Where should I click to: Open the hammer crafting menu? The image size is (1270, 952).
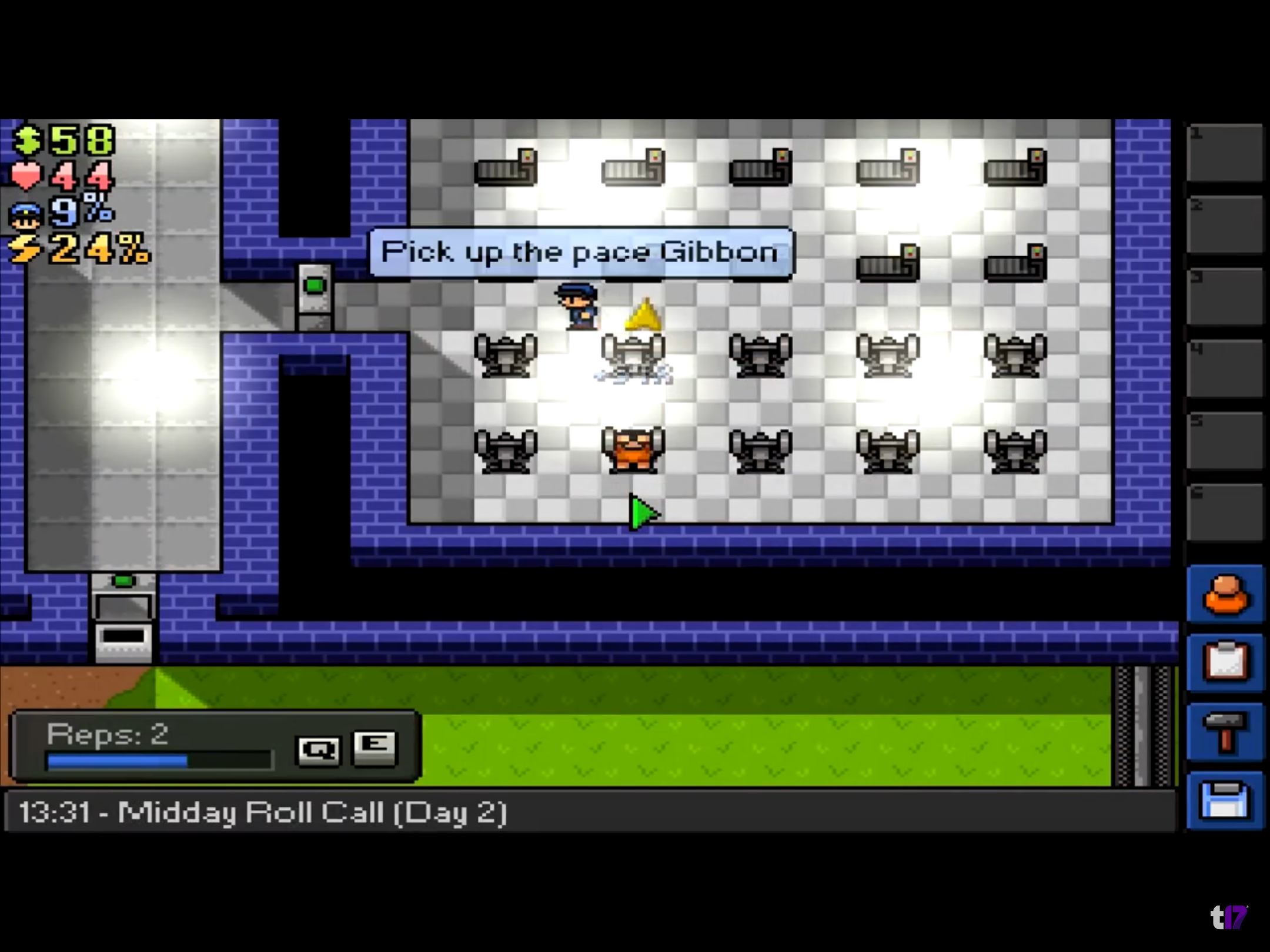tap(1225, 732)
